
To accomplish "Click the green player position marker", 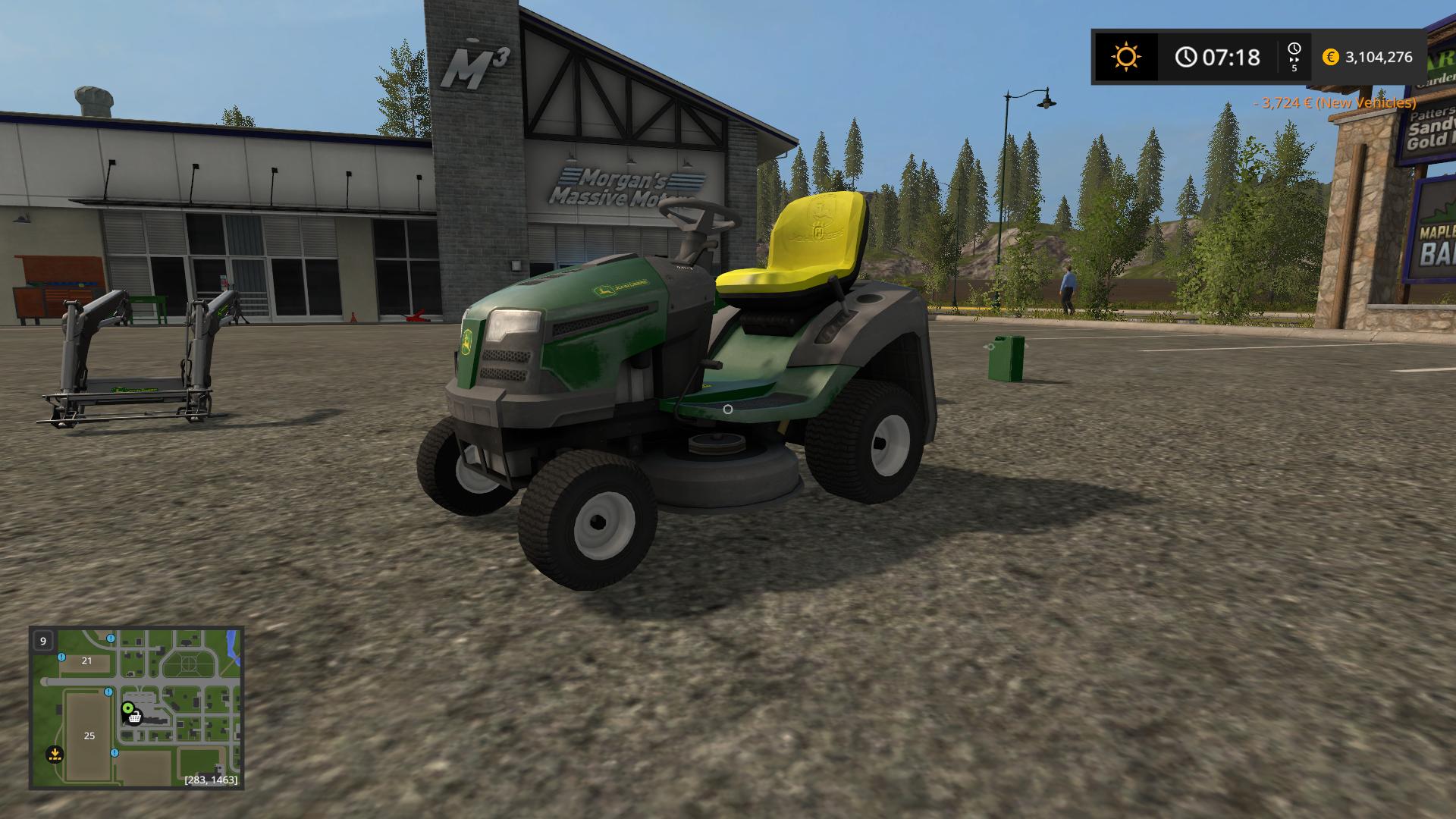I will point(127,708).
